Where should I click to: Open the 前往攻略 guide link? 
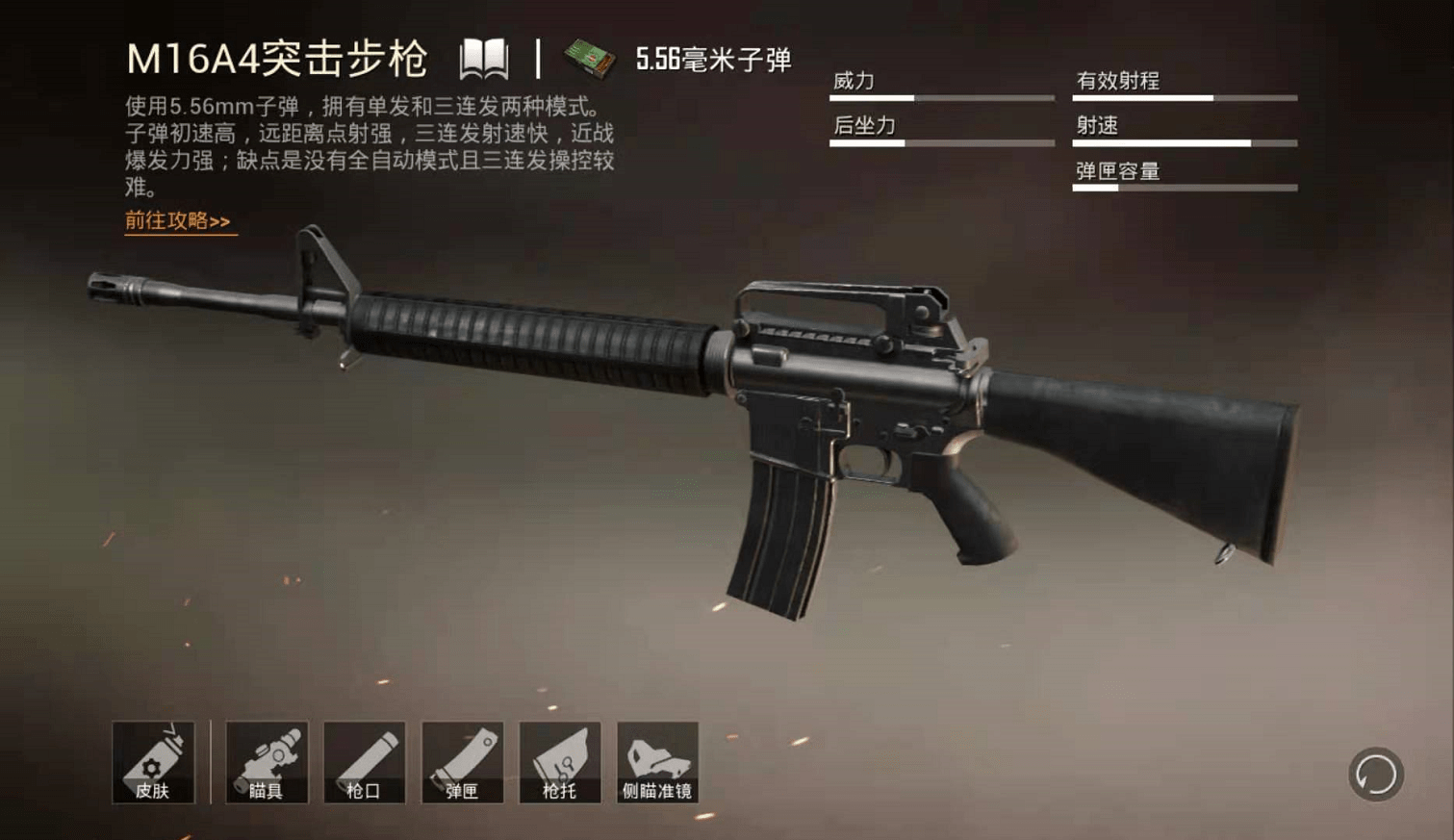tap(179, 221)
